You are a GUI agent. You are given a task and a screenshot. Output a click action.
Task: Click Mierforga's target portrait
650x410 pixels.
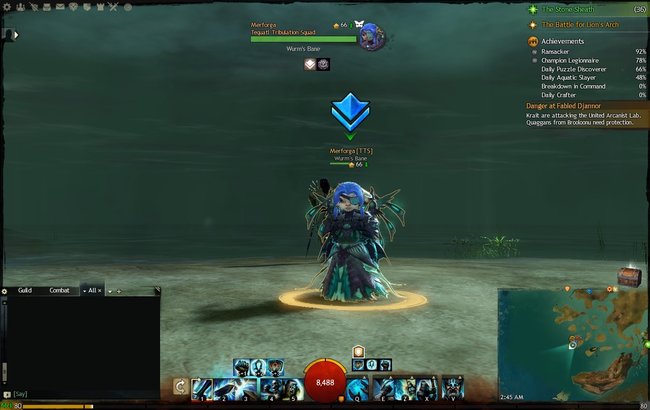[368, 34]
